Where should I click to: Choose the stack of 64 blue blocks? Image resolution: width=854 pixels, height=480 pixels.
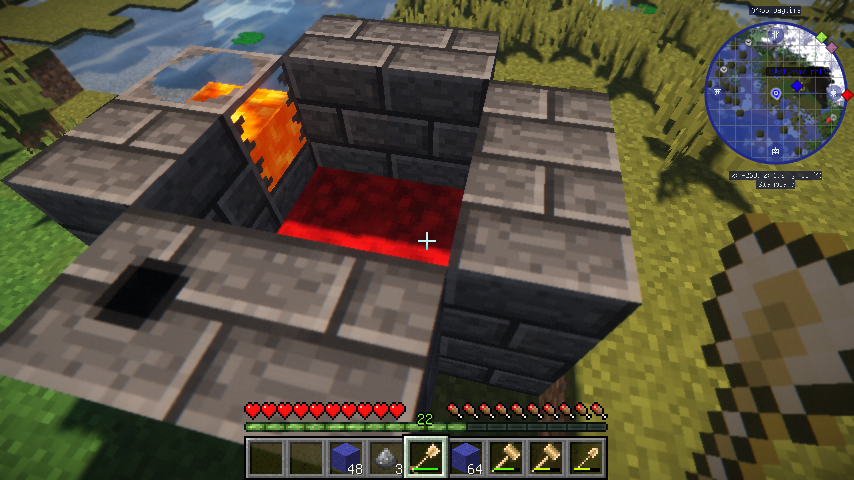pos(465,459)
